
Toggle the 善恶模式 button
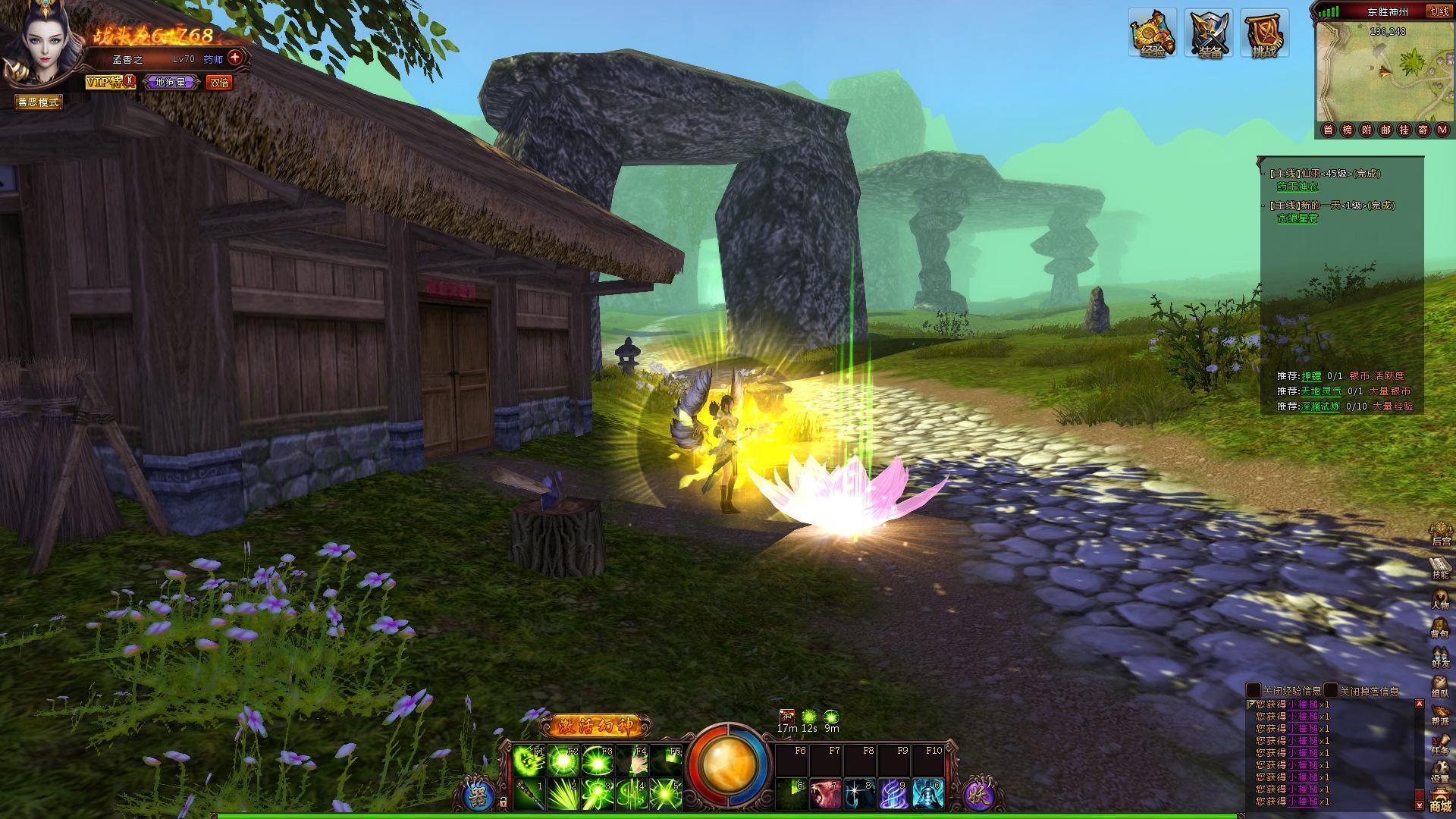pos(39,102)
